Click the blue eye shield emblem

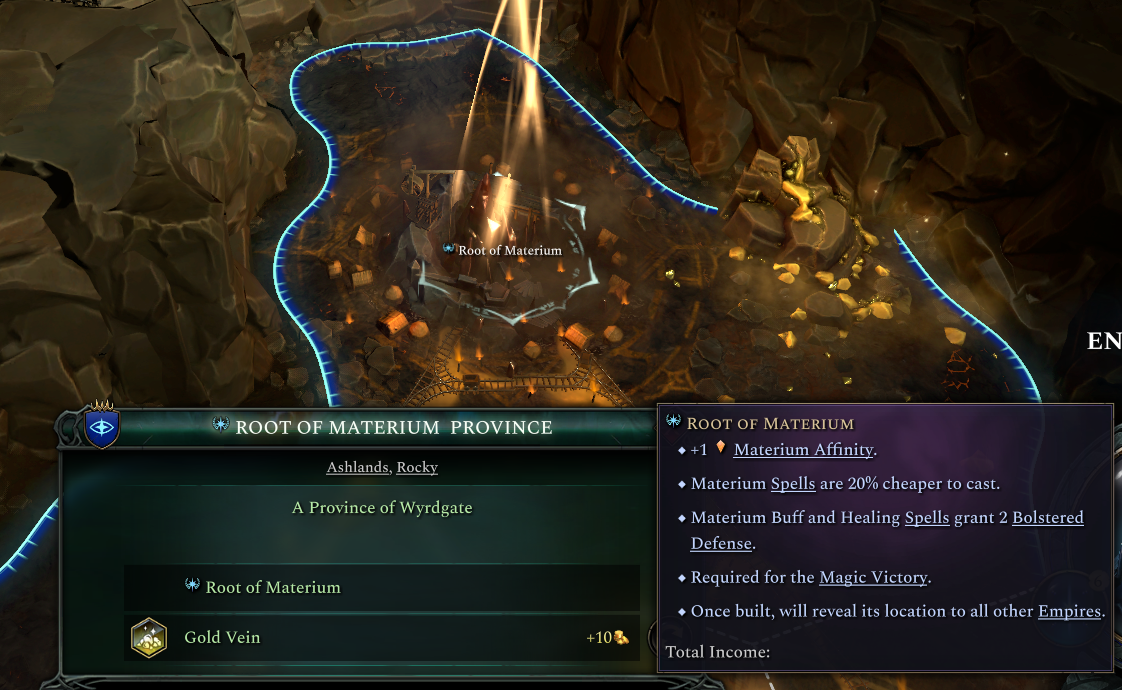coord(102,426)
